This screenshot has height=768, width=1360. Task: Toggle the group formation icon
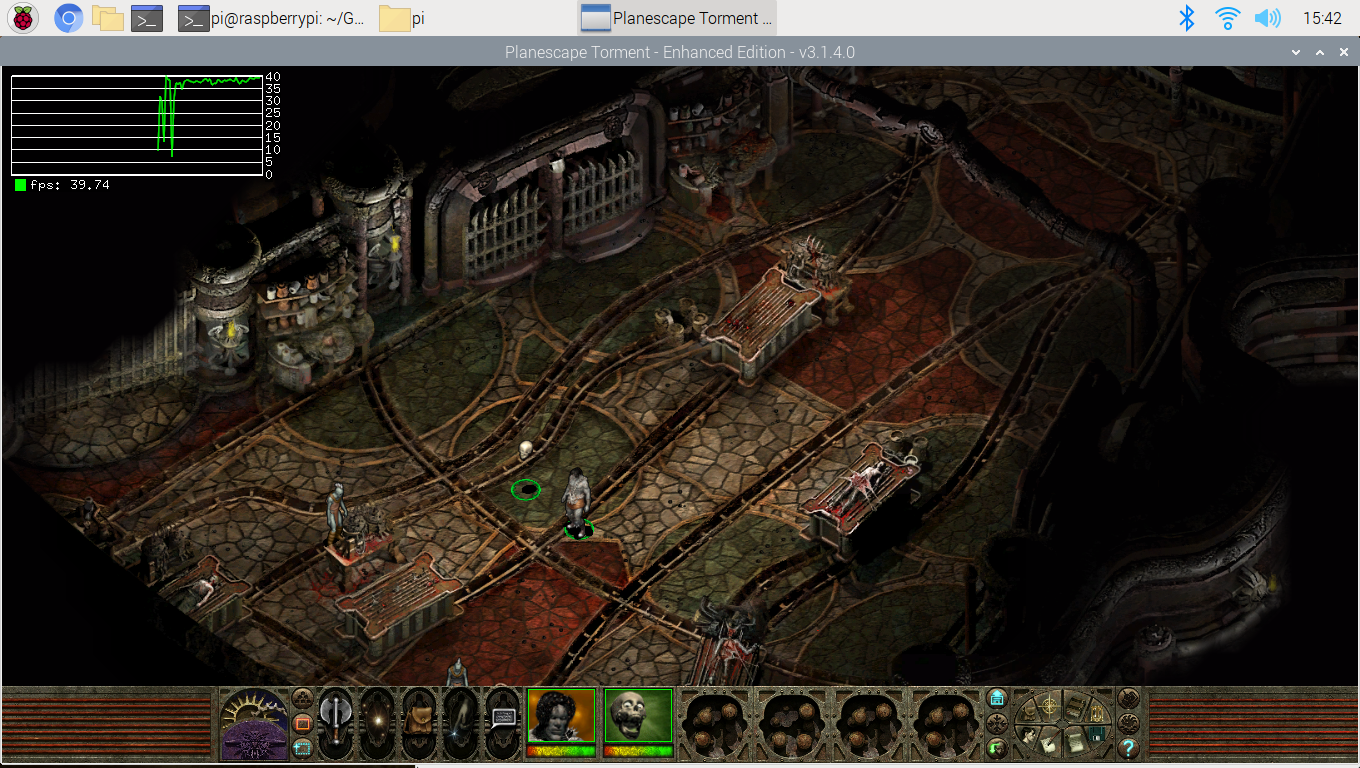(302, 697)
